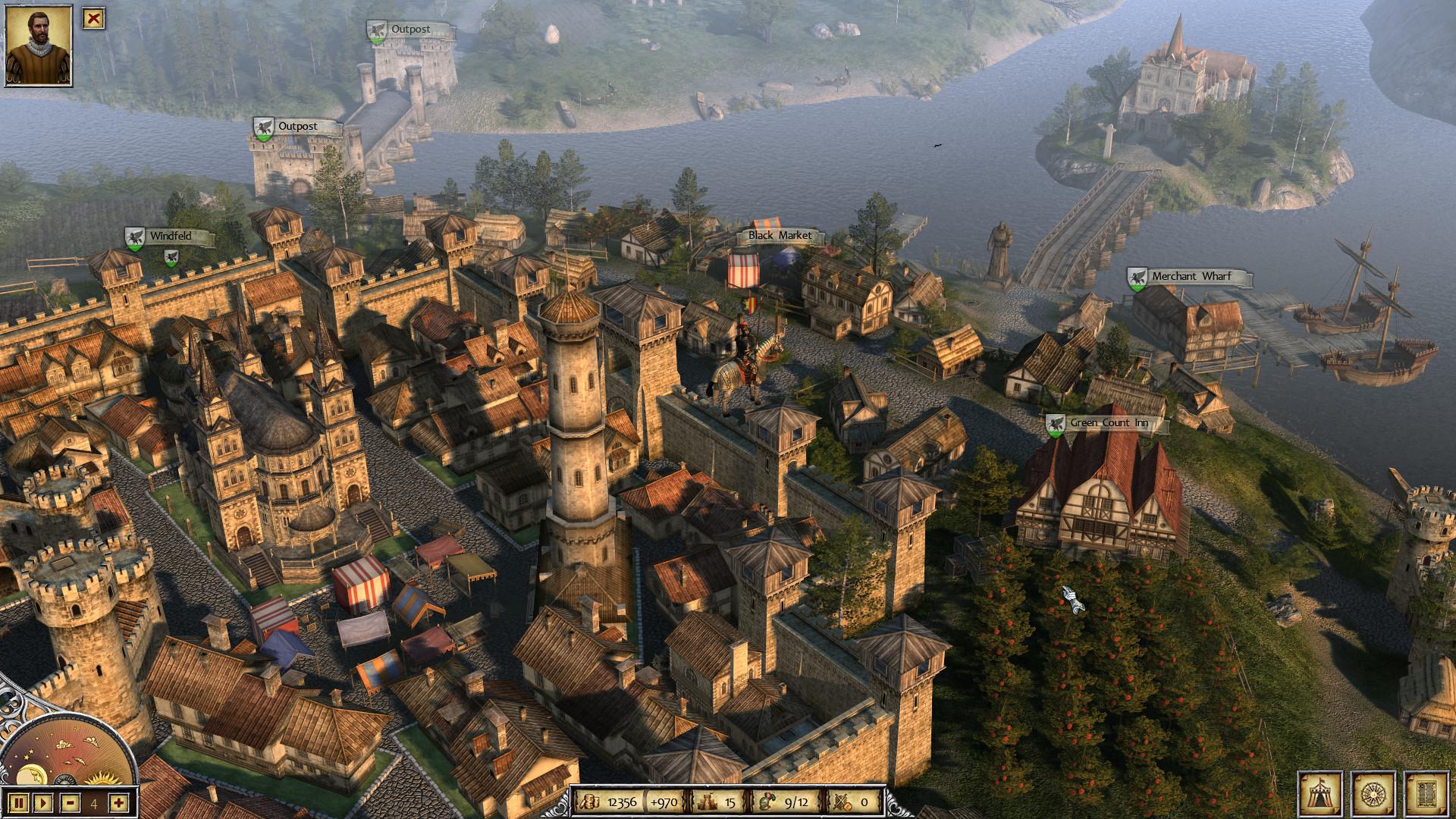
Task: Click the Merchant Wharf nameplate
Action: 1191,278
